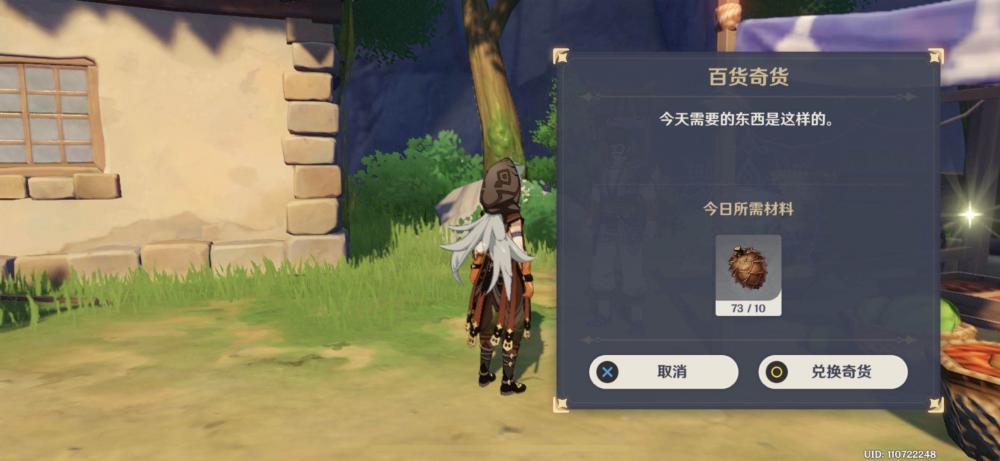Select the required material item slot
This screenshot has width=1000, height=461.
748,274
